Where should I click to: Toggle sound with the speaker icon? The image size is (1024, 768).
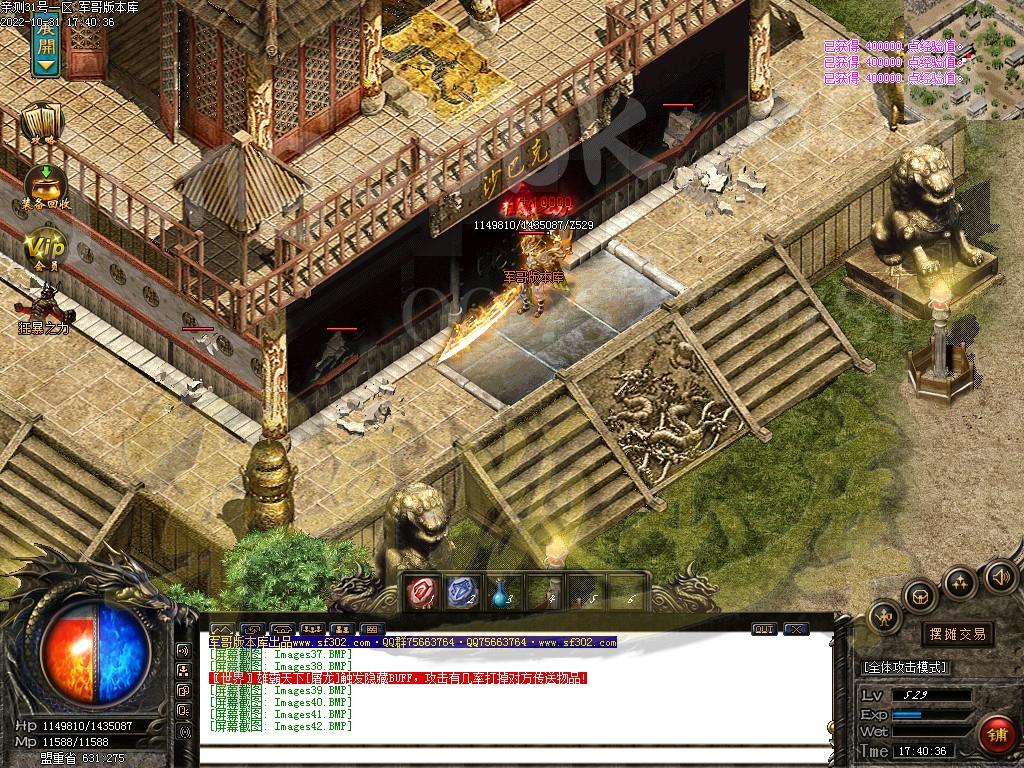tap(1000, 575)
